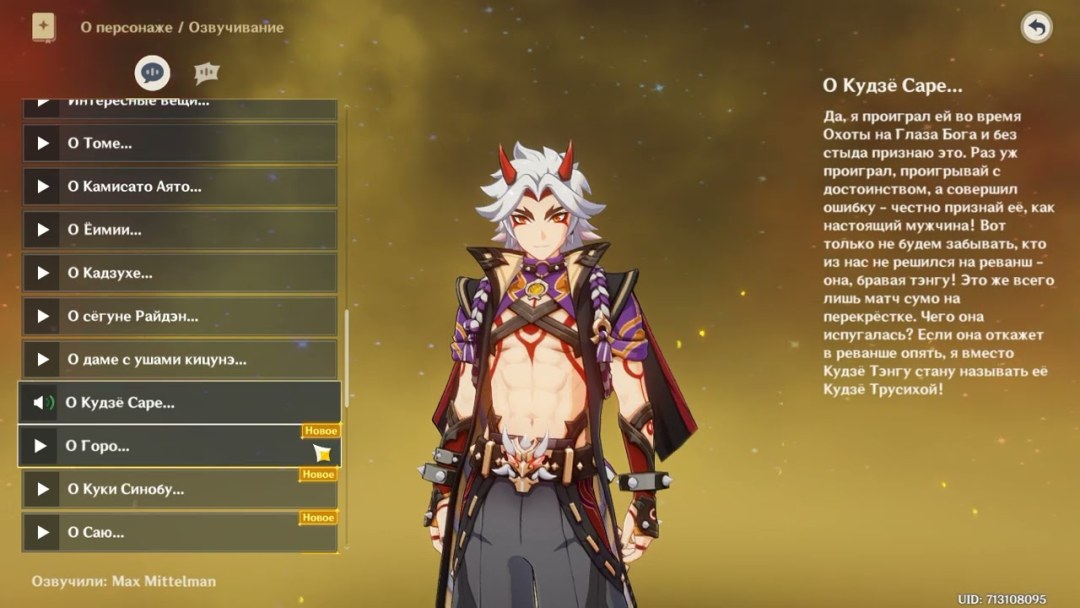Screen dimensions: 1080x608
Task: Open the "О Куки Синобу..." voice line
Action: [x=180, y=489]
